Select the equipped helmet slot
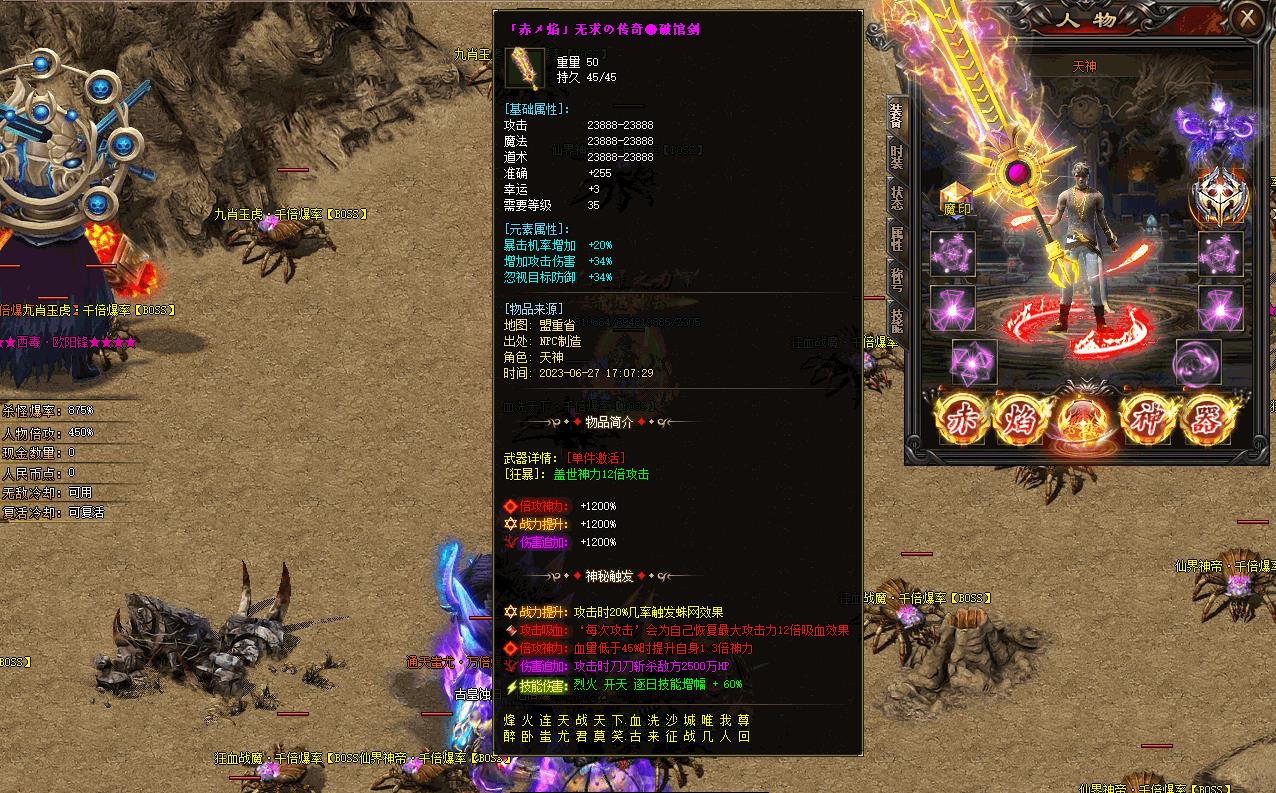 point(1218,195)
